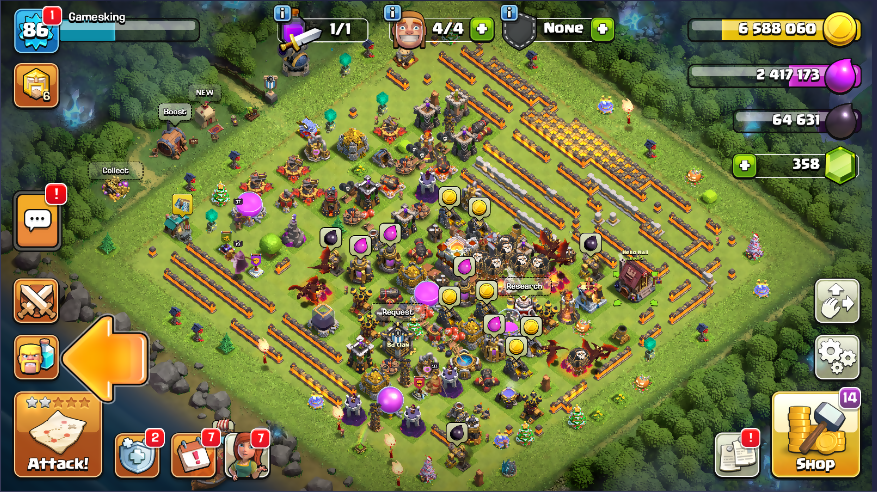The image size is (877, 492).
Task: Open the Shop
Action: (815, 434)
